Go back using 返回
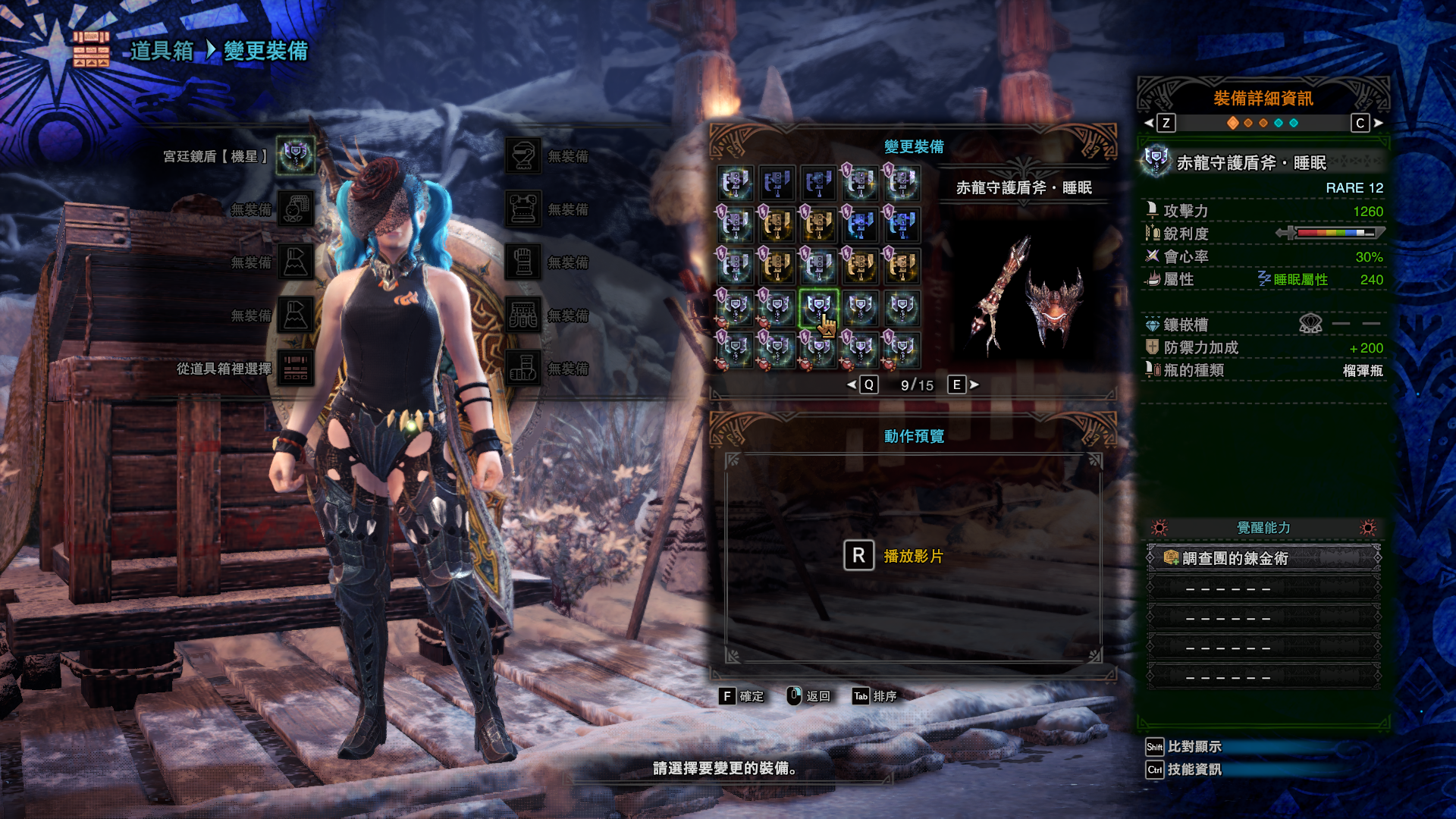 click(808, 696)
